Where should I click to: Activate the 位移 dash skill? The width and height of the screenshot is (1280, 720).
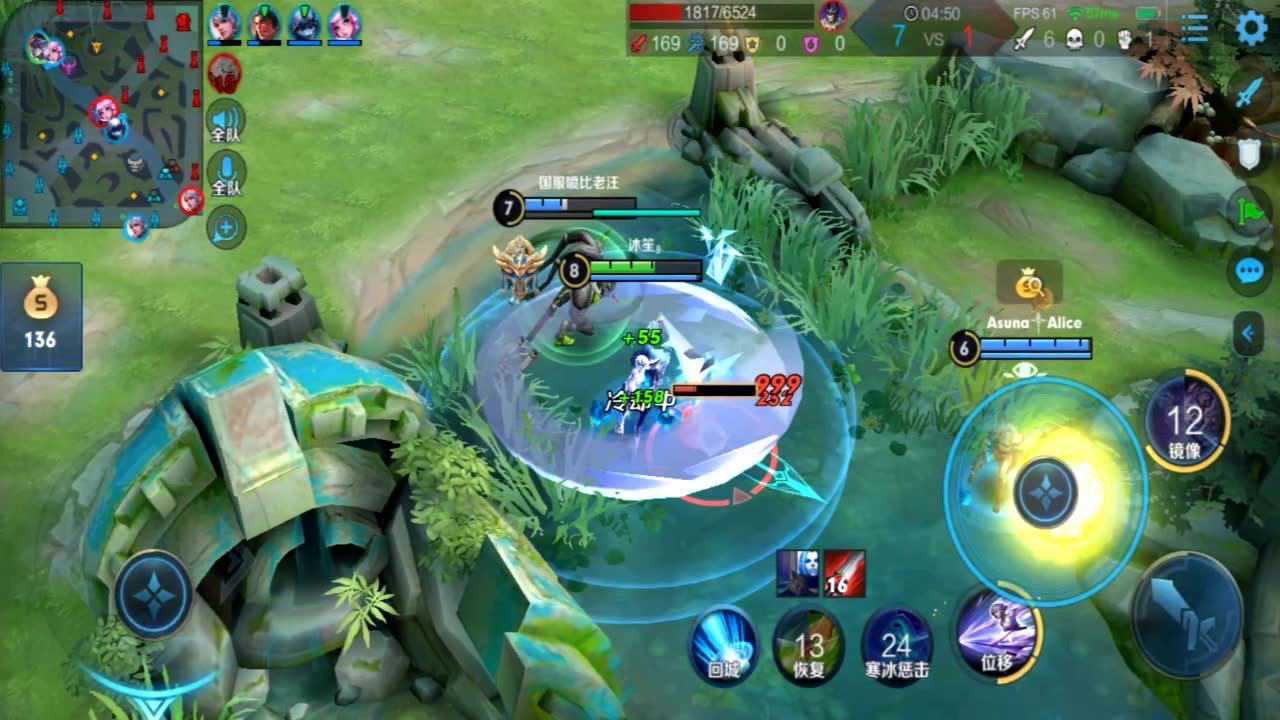click(x=996, y=634)
